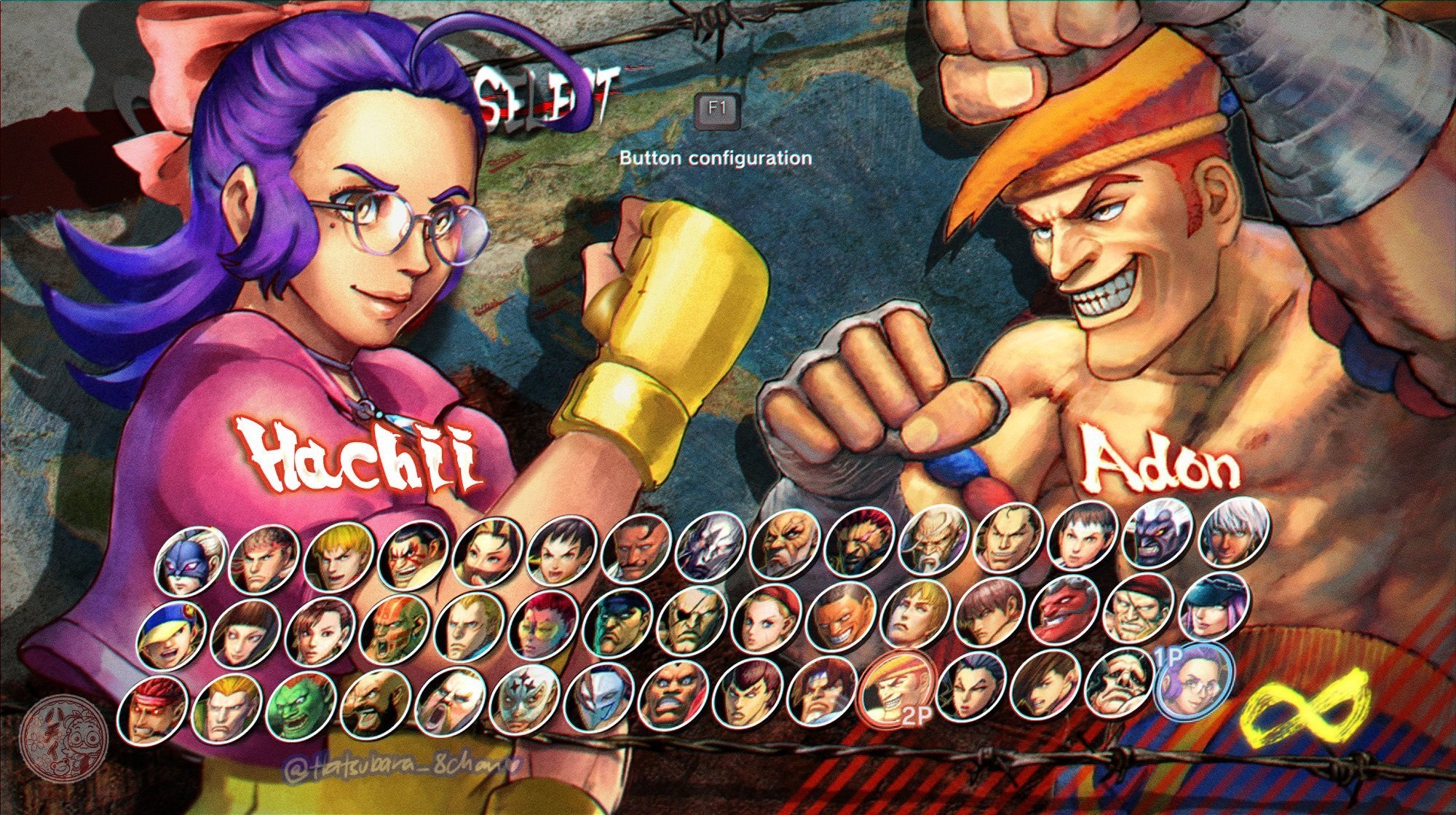Viewport: 1456px width, 815px height.
Task: Choose Ken from the roster
Action: pos(337,559)
